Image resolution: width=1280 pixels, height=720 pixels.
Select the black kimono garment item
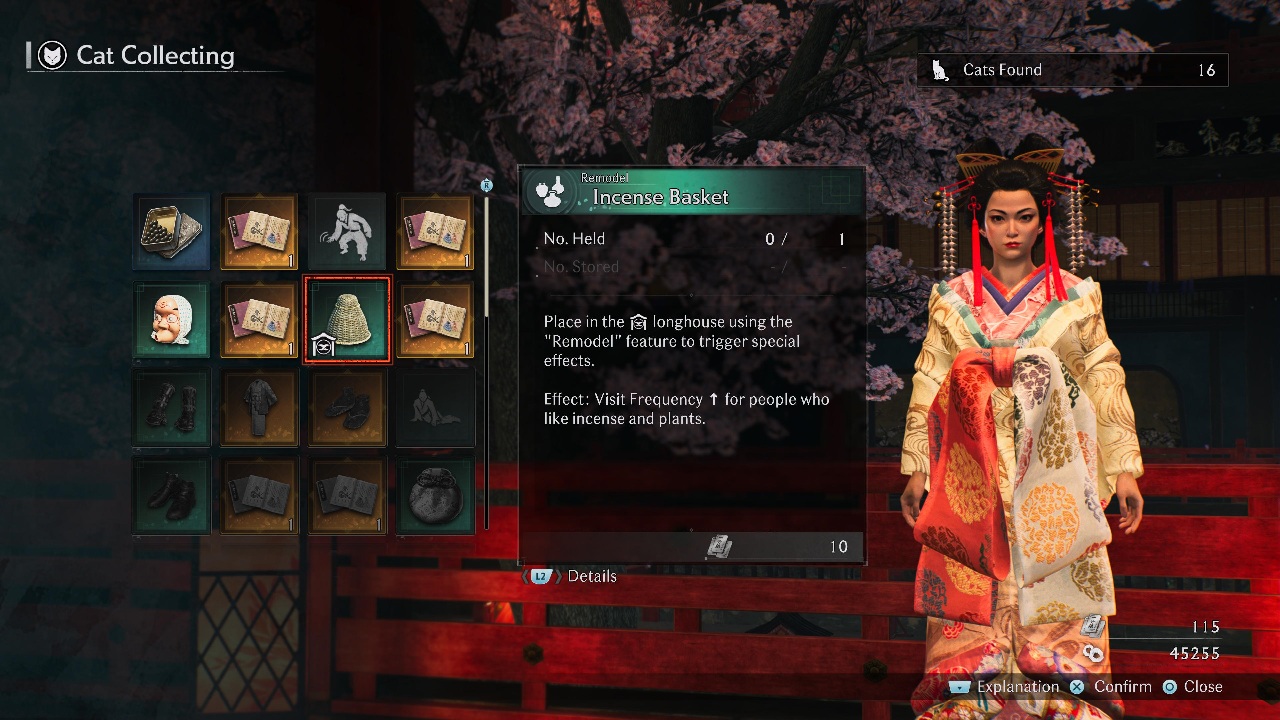click(259, 408)
